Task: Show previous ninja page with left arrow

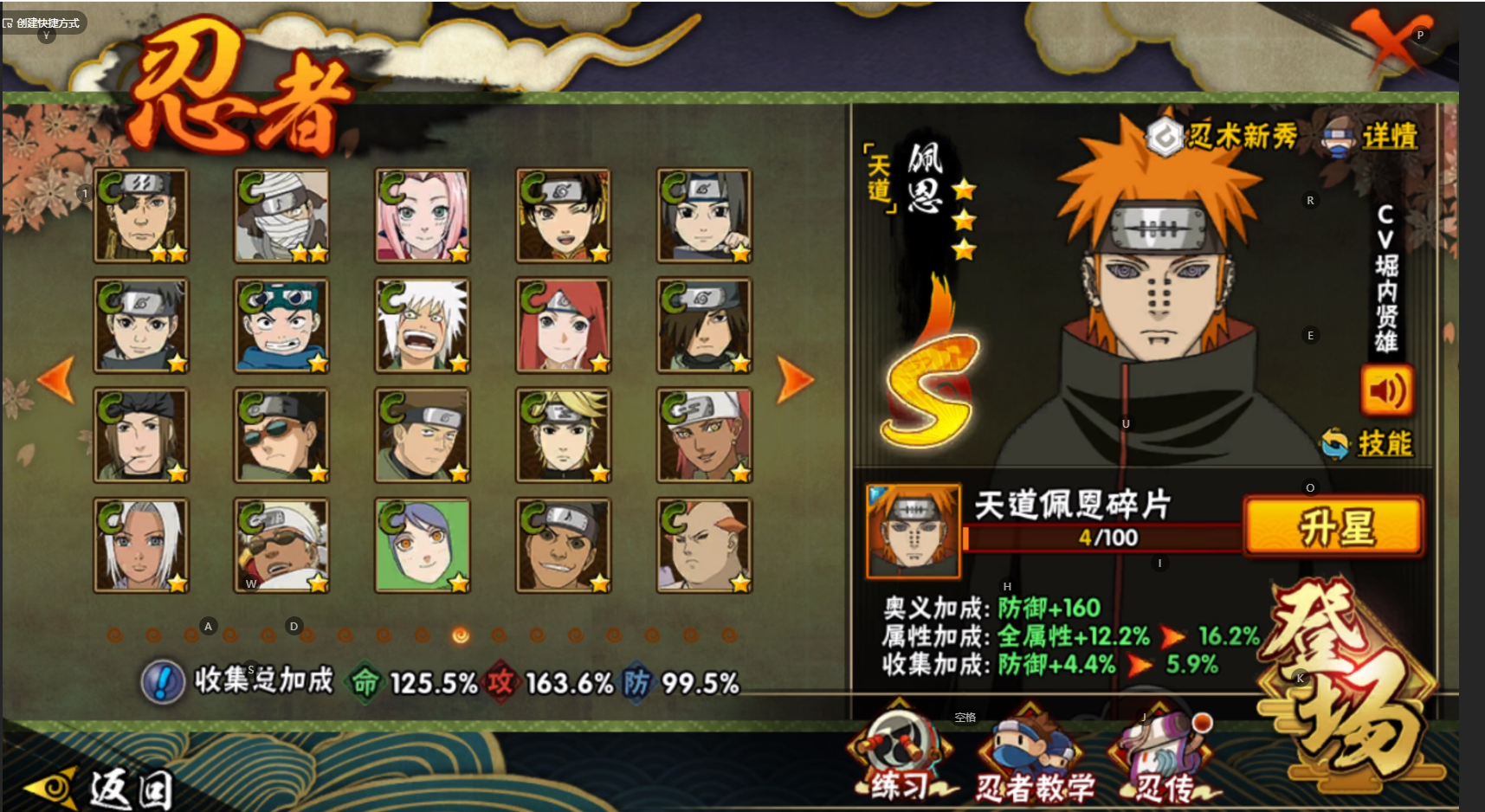Action: [57, 379]
